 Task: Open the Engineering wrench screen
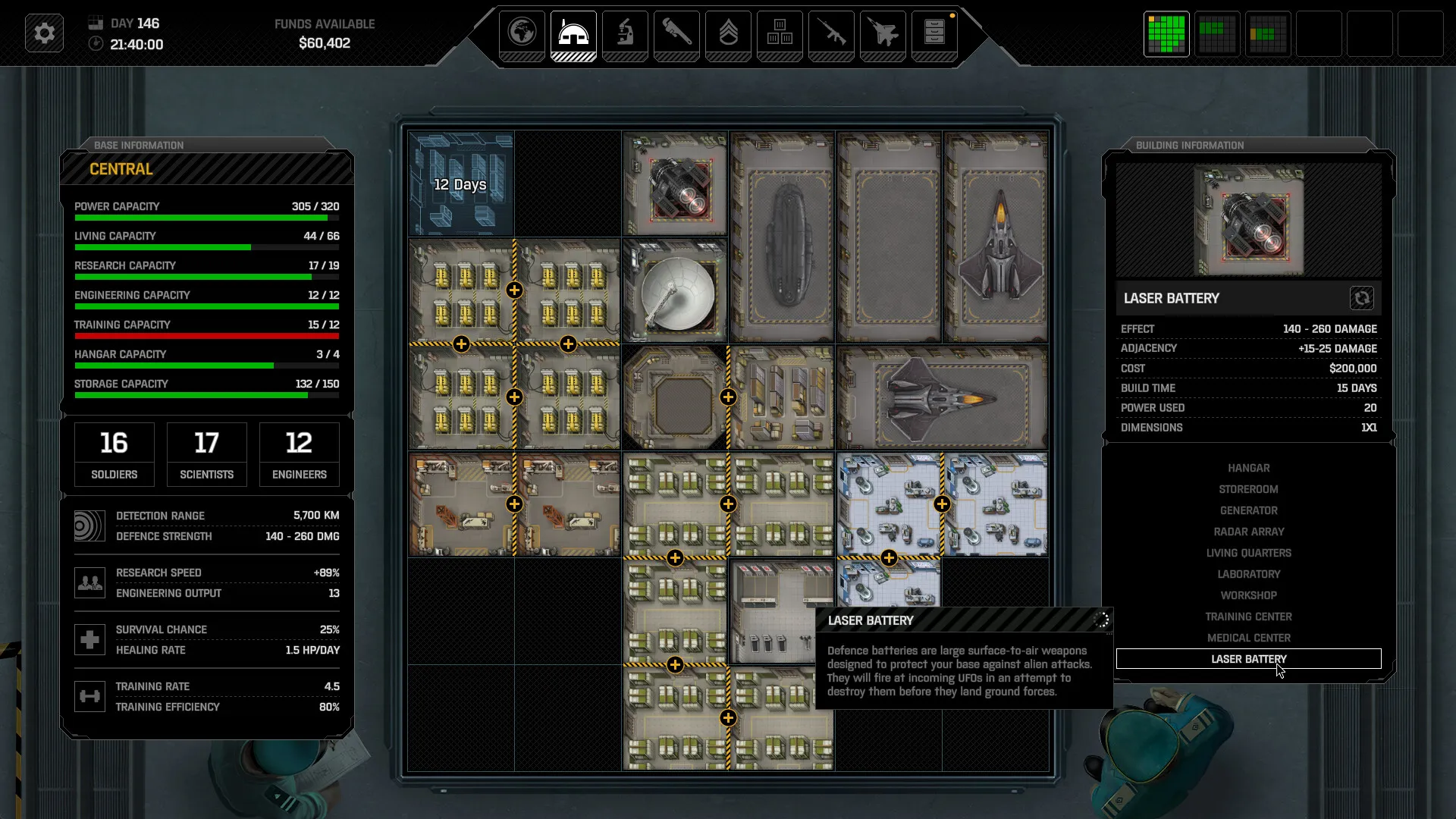(676, 34)
